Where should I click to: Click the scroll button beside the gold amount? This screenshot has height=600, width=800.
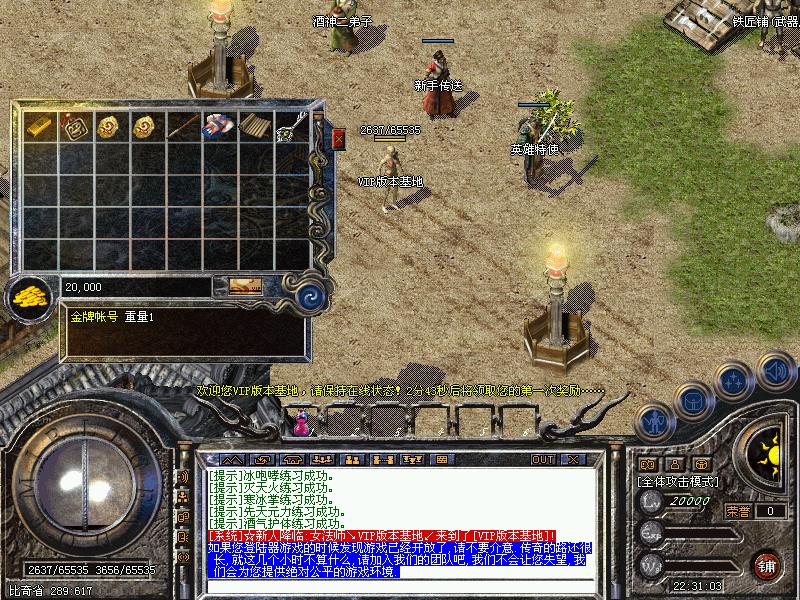[x=245, y=286]
